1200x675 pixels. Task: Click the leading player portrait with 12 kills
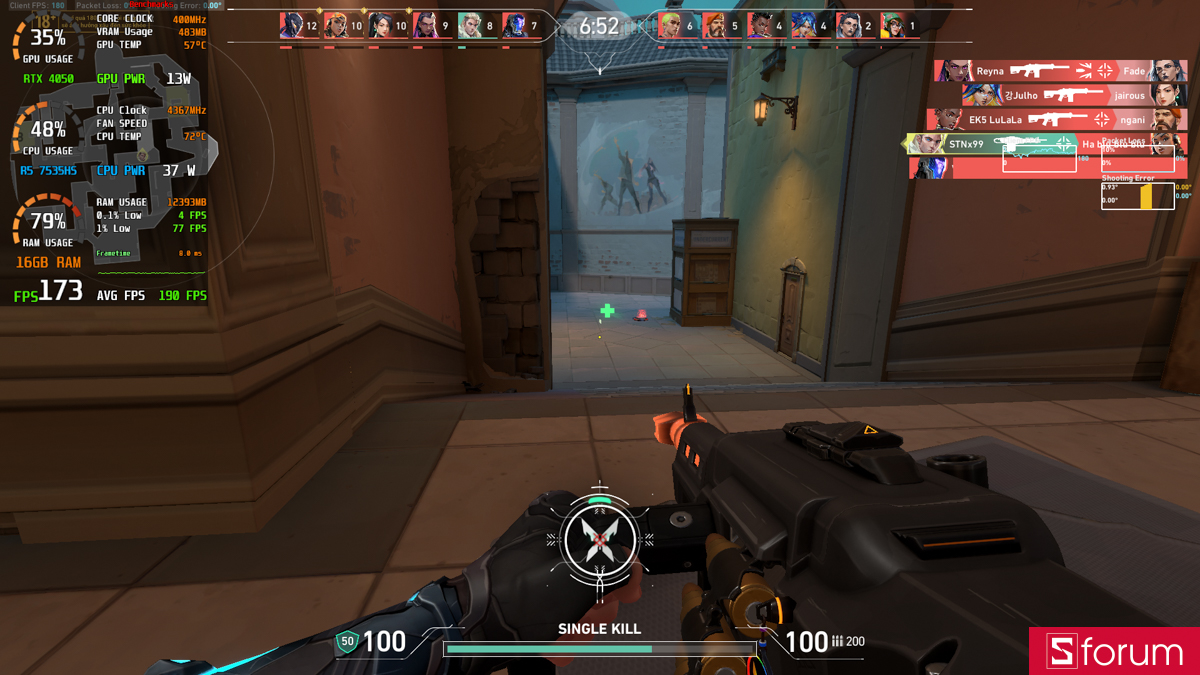291,26
